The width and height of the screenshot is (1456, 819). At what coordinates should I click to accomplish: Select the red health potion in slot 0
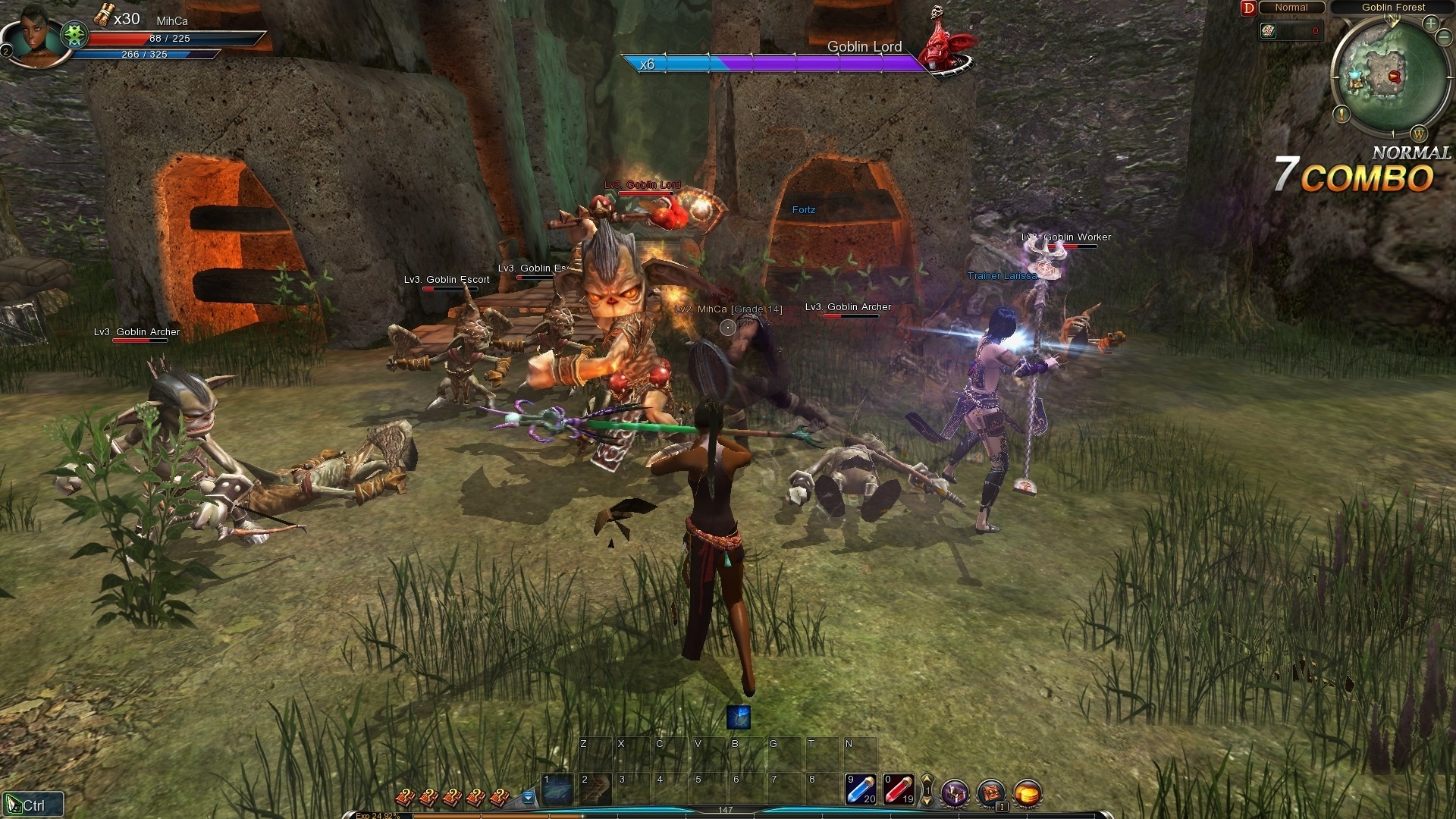pos(897,790)
